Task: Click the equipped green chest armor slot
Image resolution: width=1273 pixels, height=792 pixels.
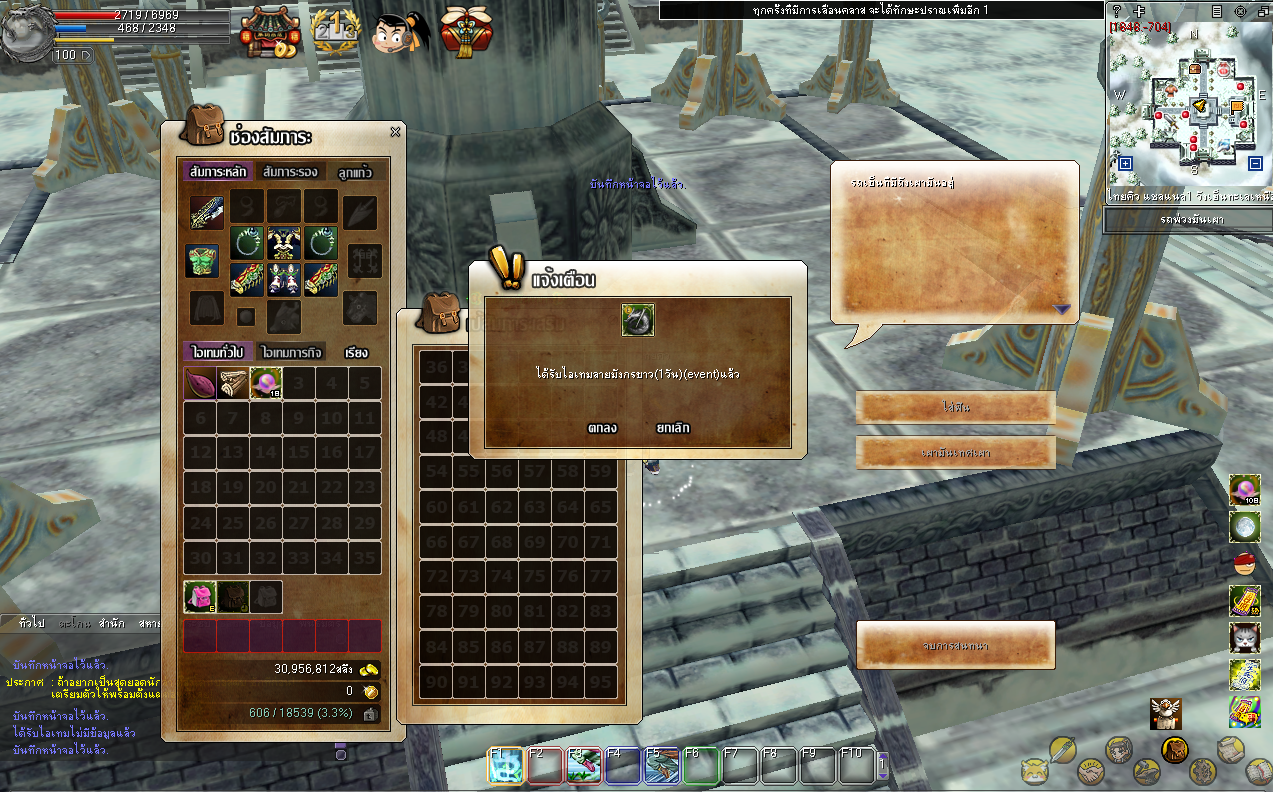Action: pyautogui.click(x=203, y=261)
